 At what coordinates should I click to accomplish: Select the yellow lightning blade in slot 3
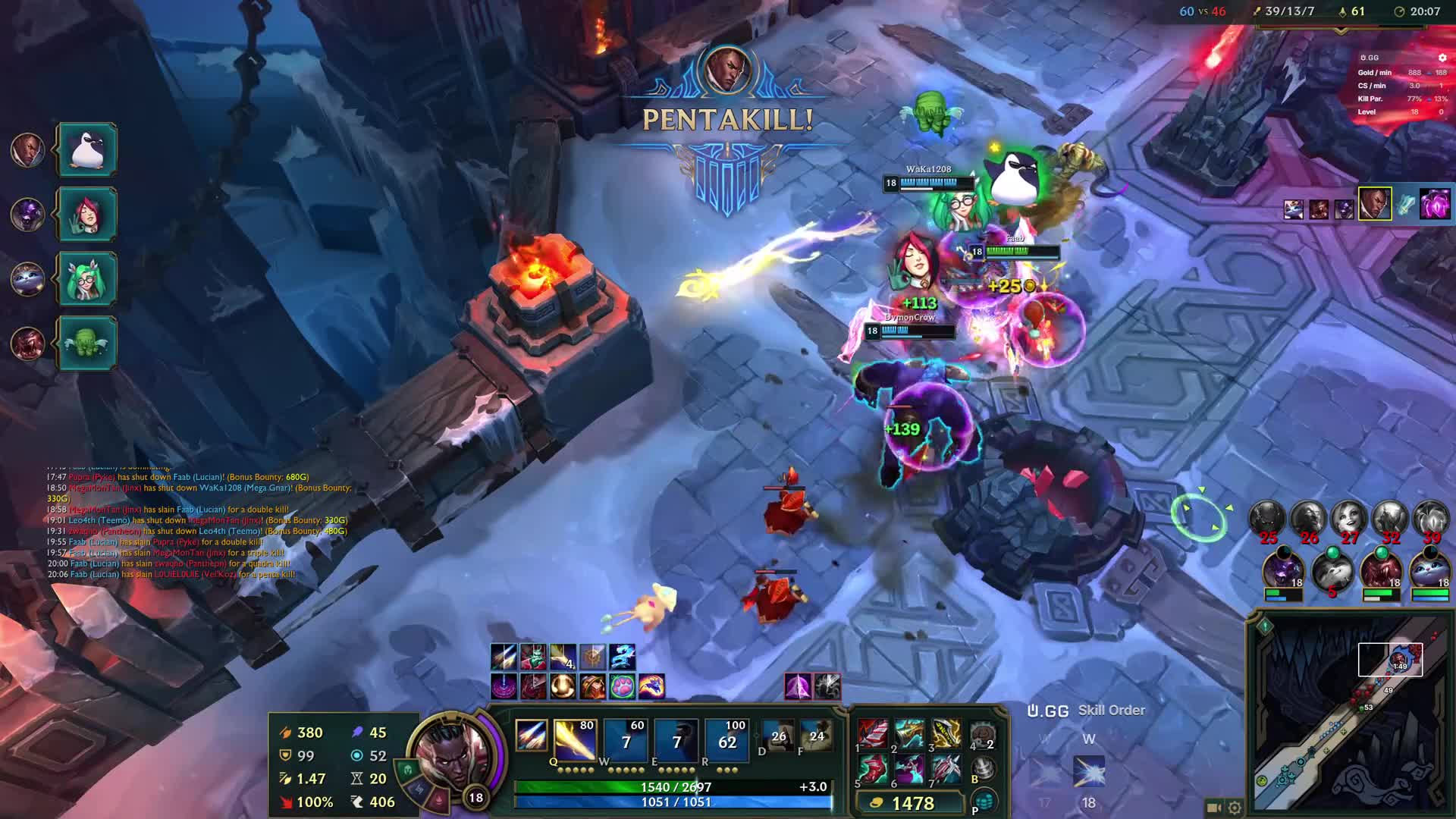946,734
